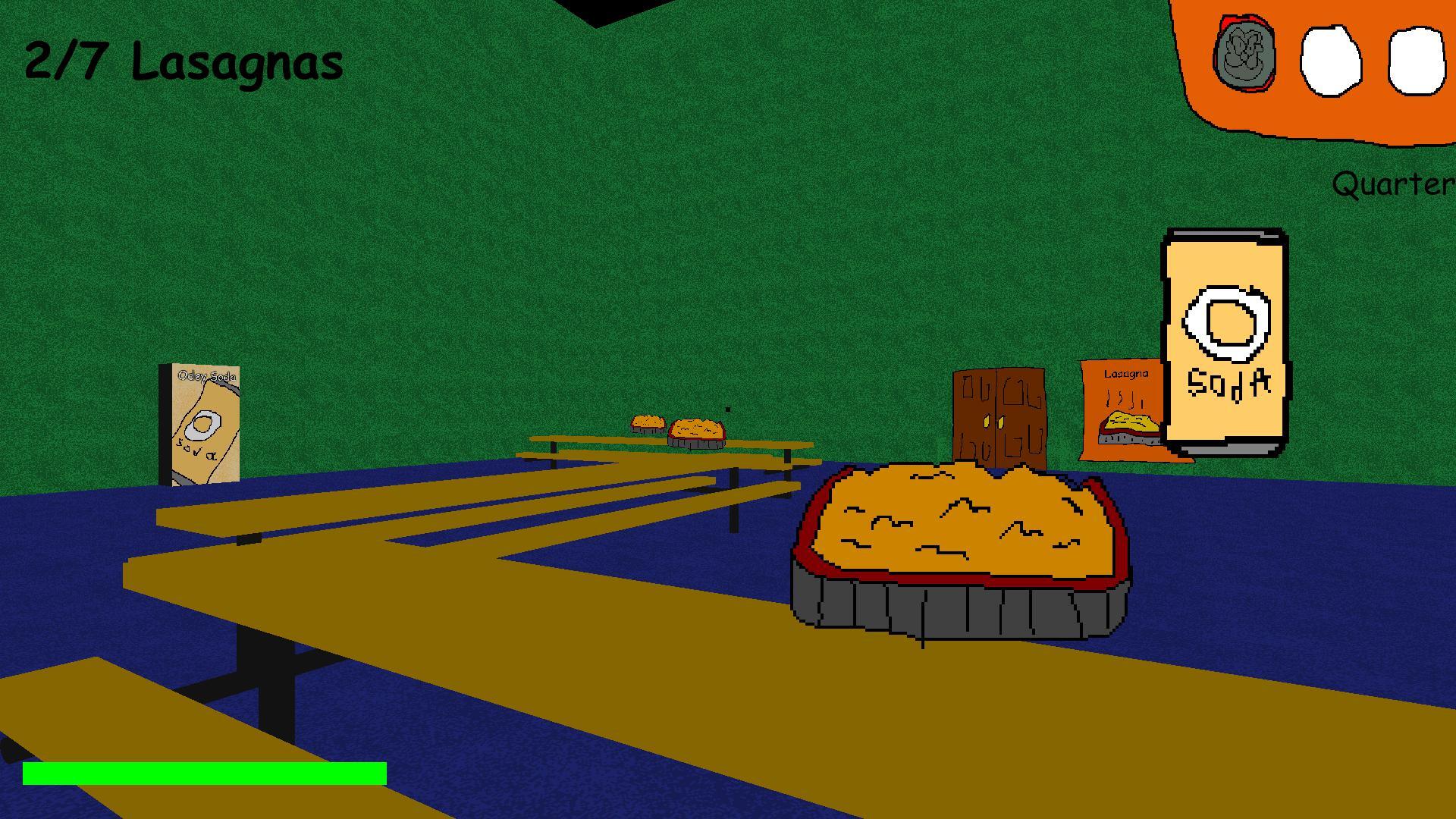
Task: Click the green stamina bar at bottom left
Action: point(205,774)
